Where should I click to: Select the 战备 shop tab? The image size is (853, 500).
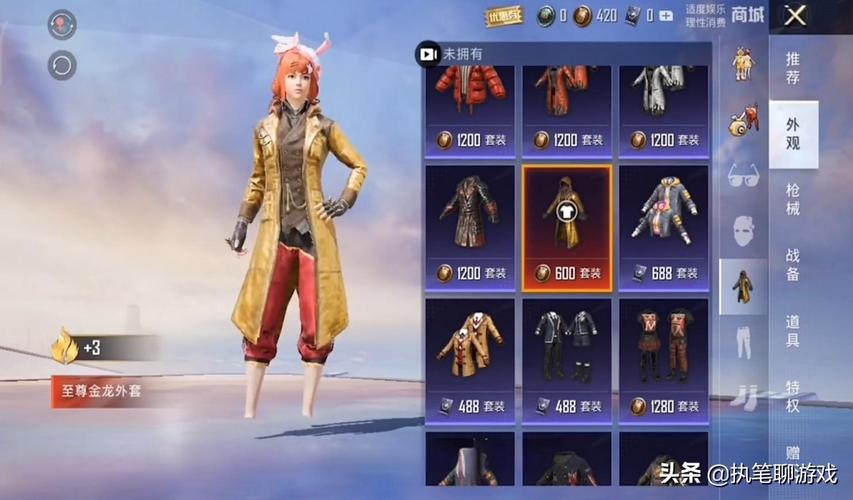tap(793, 266)
